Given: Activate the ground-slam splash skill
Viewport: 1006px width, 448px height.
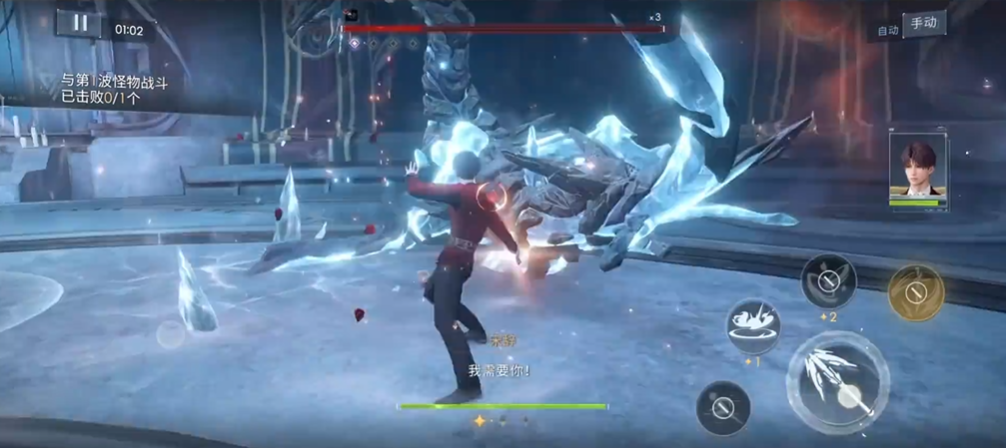Looking at the screenshot, I should pyautogui.click(x=754, y=325).
